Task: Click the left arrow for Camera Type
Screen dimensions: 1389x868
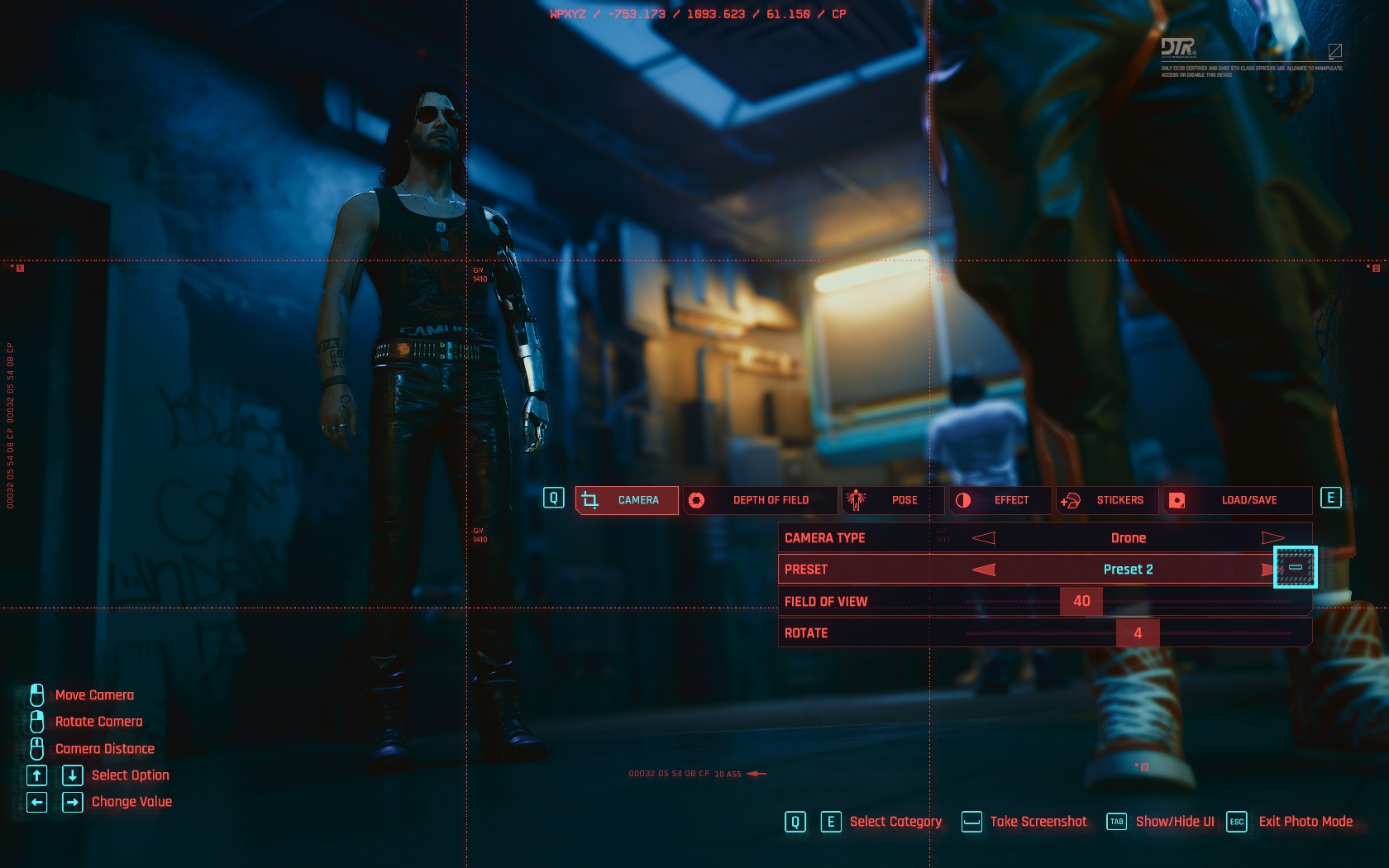Action: pos(984,538)
